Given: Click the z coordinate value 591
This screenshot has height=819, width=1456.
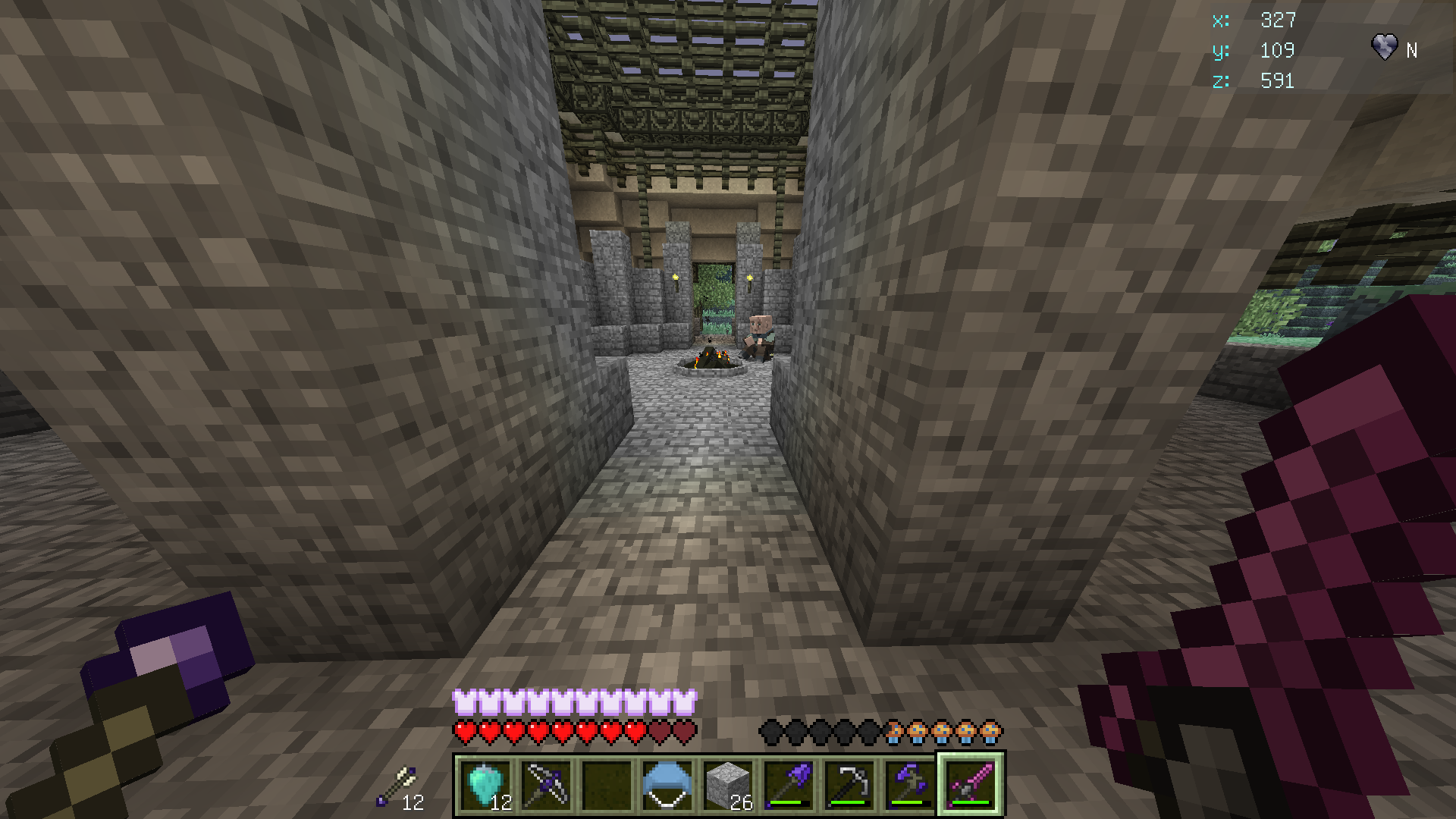Looking at the screenshot, I should (1279, 82).
